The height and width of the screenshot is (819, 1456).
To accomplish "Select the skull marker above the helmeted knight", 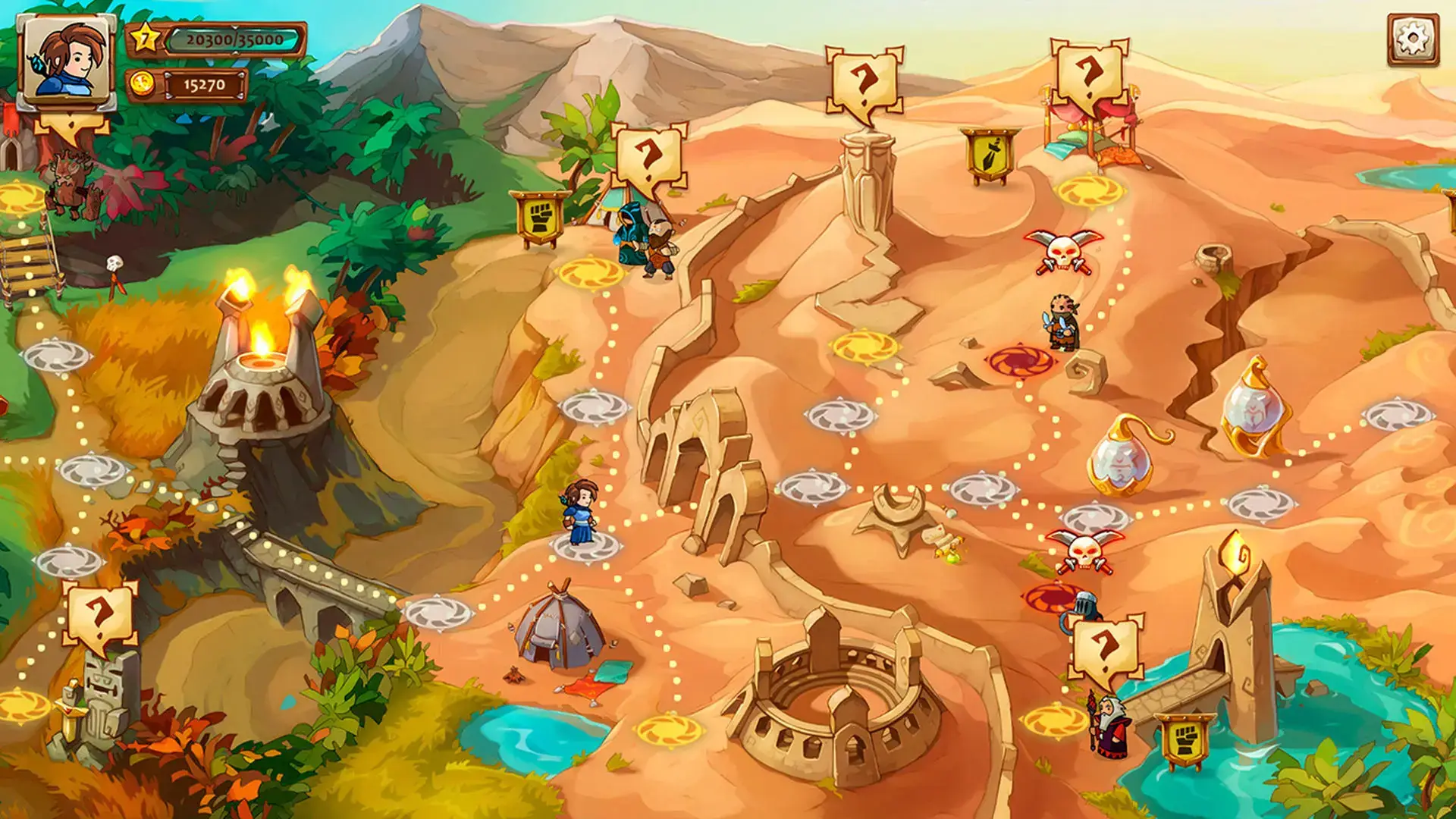I will 1084,550.
